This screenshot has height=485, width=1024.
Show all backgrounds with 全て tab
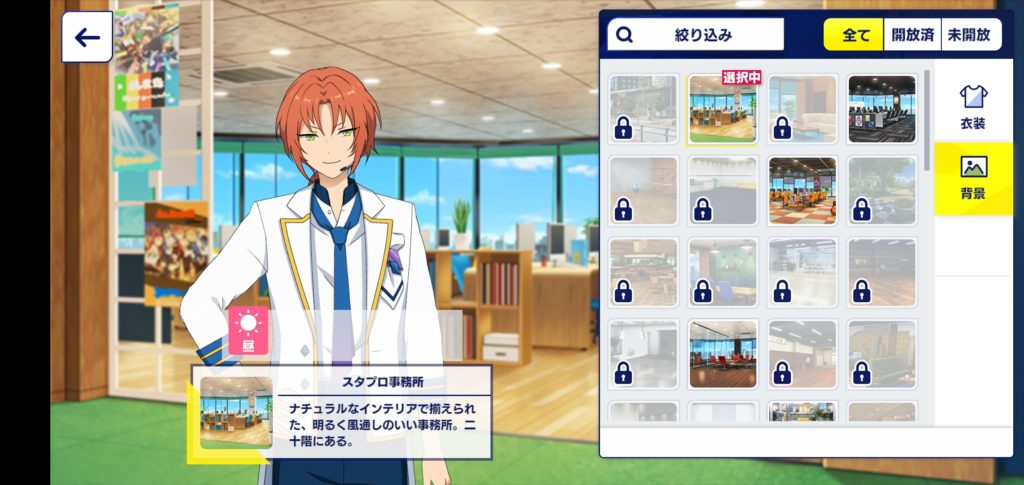click(x=856, y=35)
